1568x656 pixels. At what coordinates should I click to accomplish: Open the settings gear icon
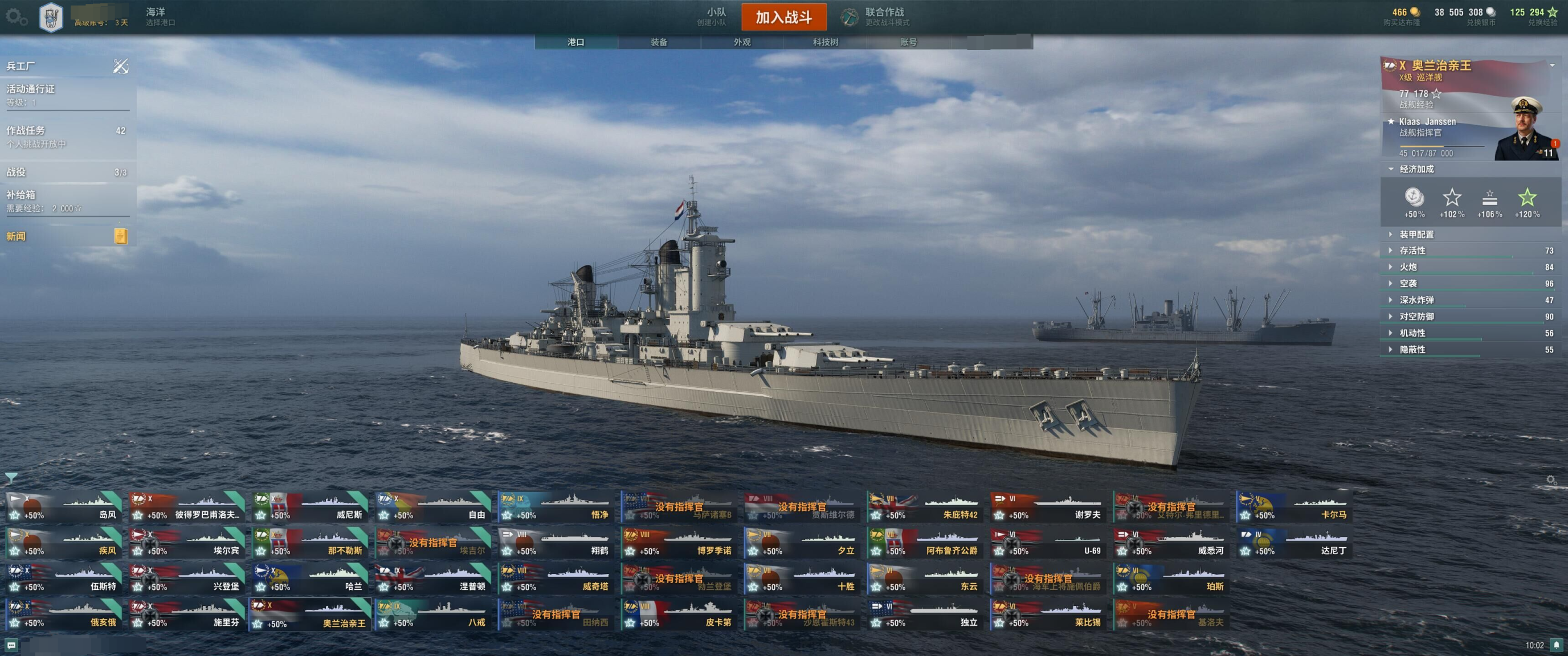[16, 17]
